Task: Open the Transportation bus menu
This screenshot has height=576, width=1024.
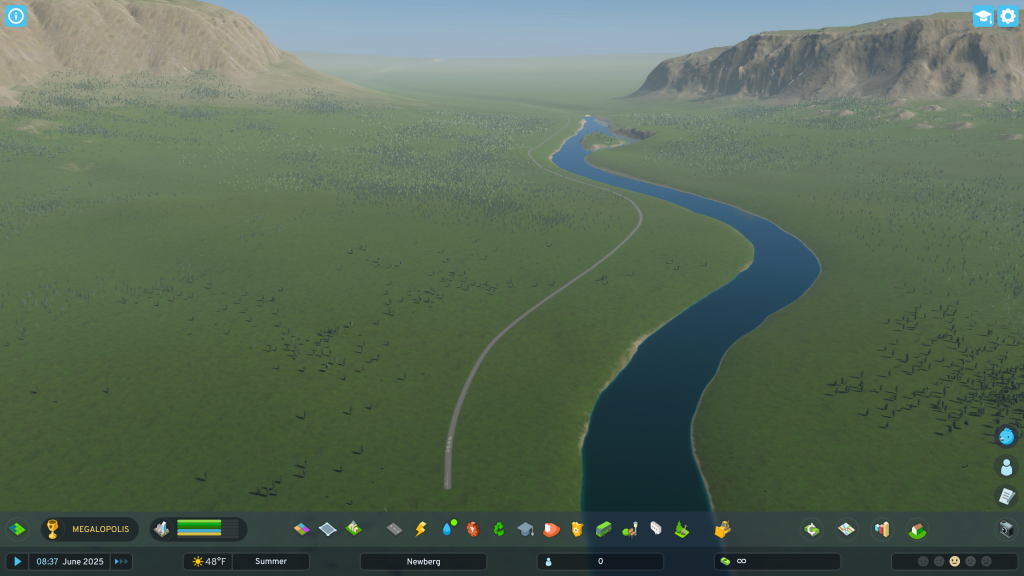Action: coord(603,529)
